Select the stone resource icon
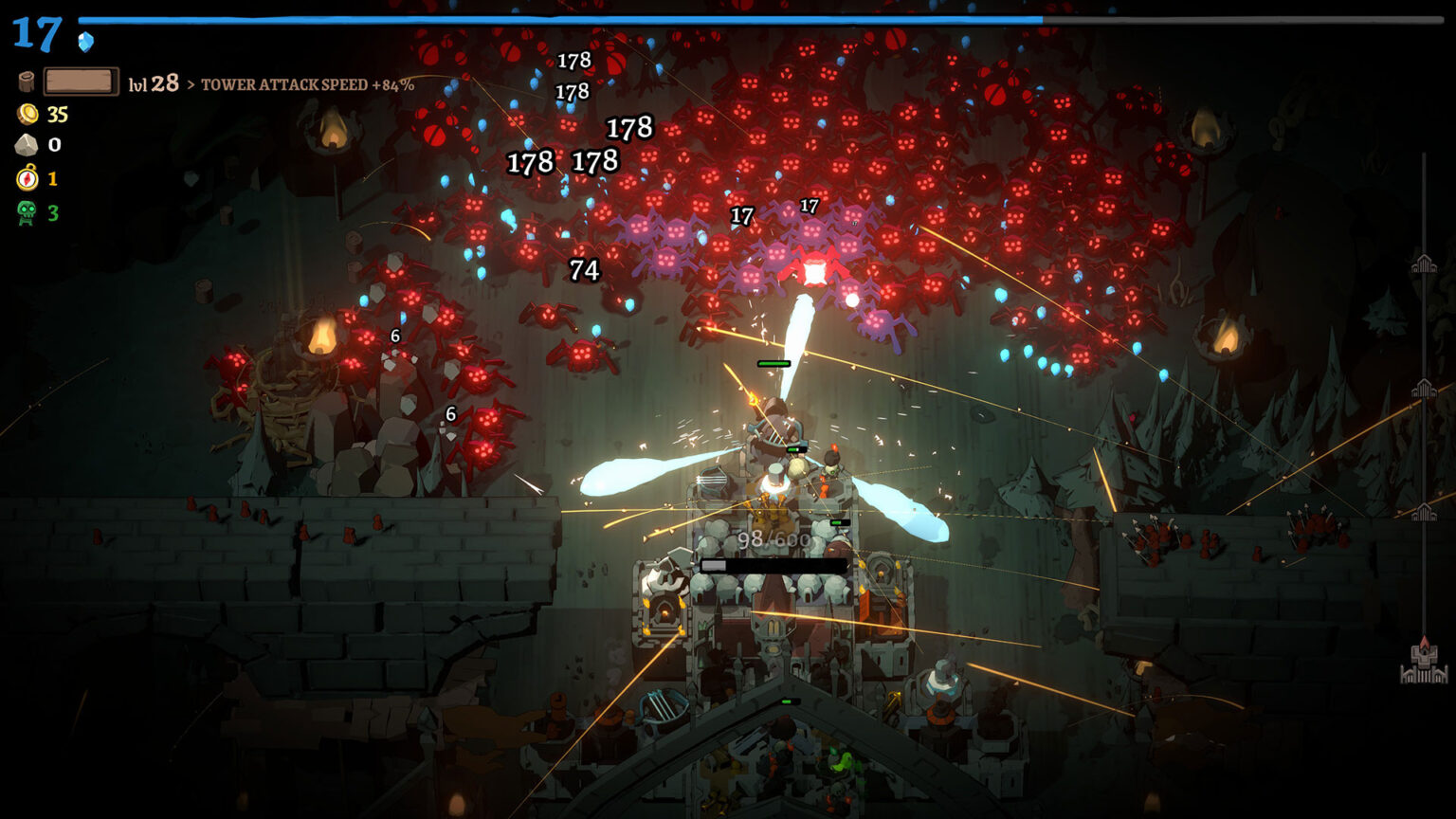Screen dimensions: 1456x819 pyautogui.click(x=27, y=144)
